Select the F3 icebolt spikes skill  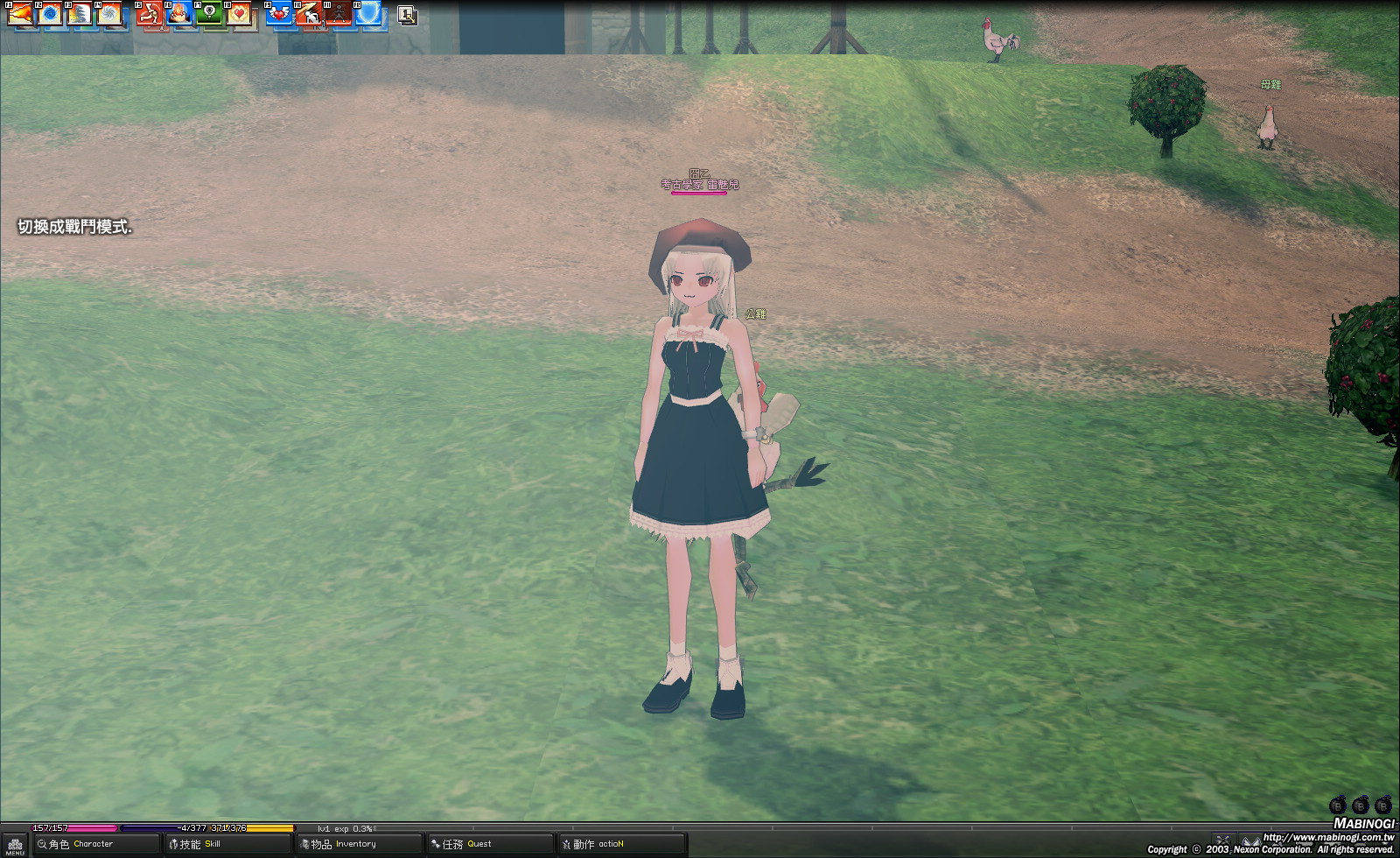(80, 14)
